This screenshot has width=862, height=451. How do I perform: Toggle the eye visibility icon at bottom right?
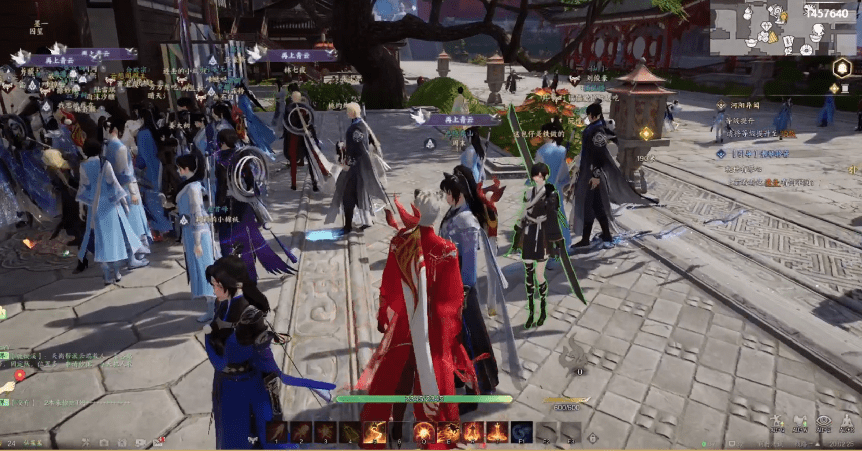(x=823, y=424)
